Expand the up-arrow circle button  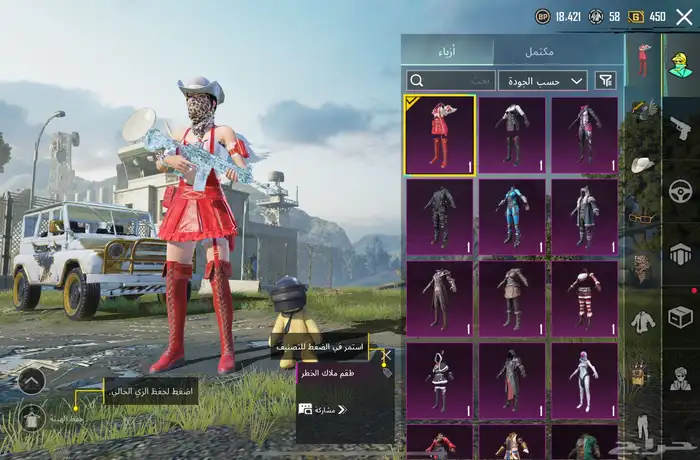(32, 380)
